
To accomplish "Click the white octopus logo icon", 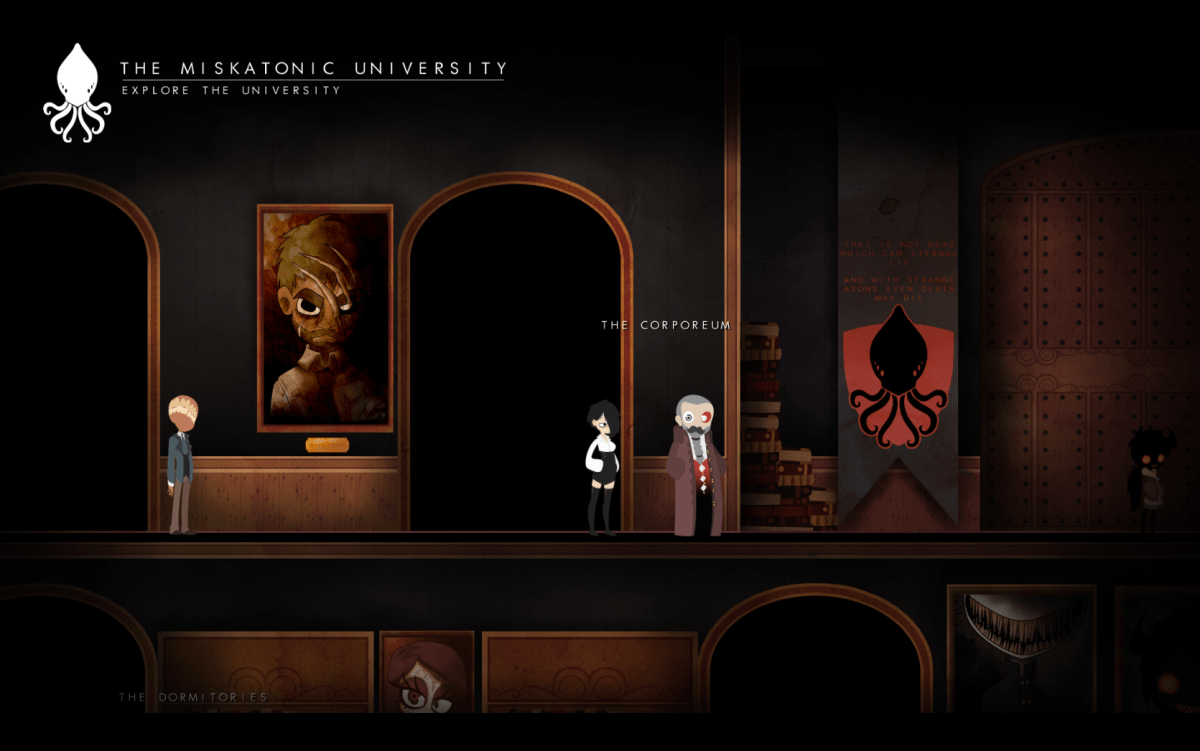I will pyautogui.click(x=77, y=93).
